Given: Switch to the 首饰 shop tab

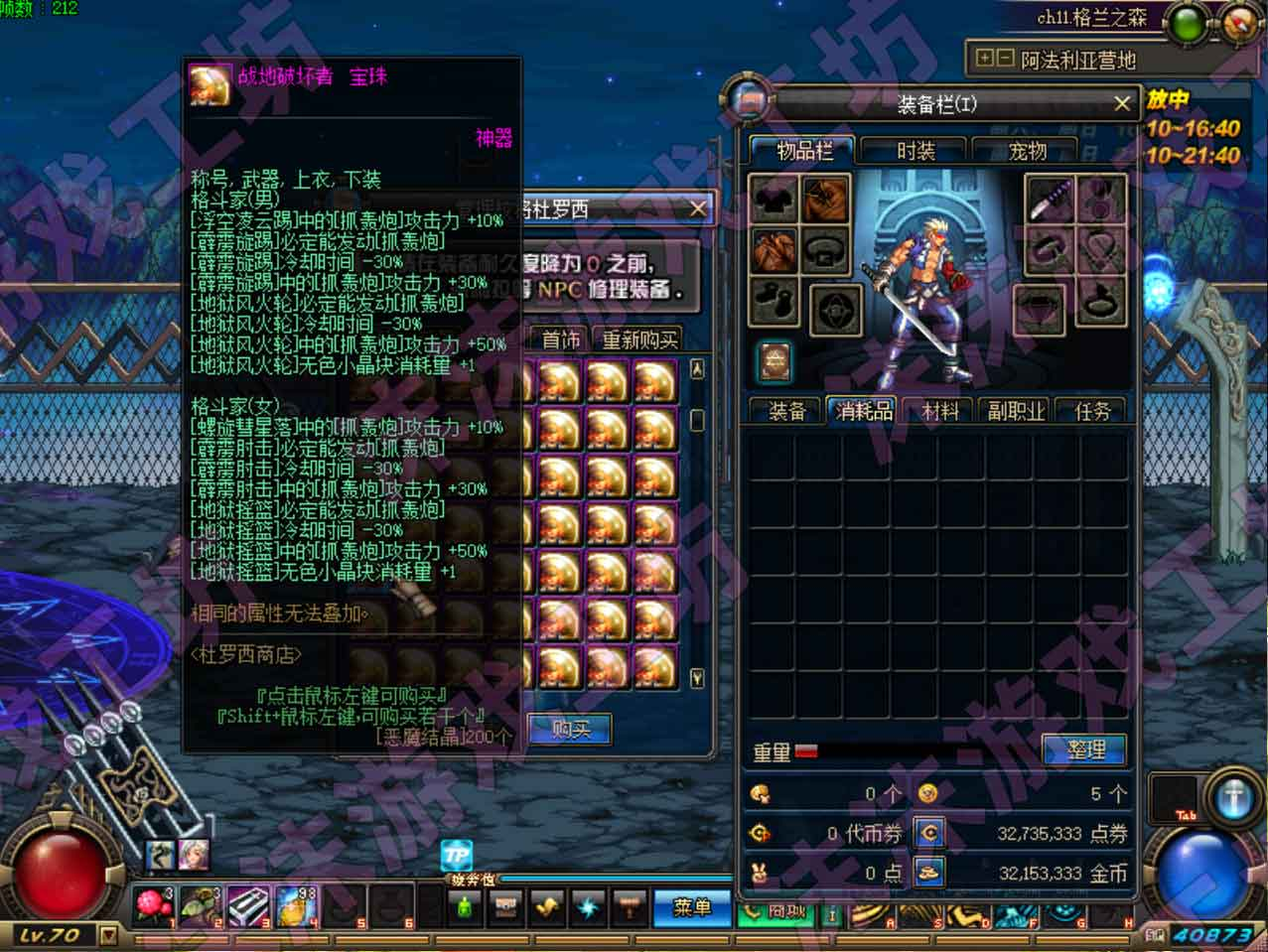Looking at the screenshot, I should [561, 340].
